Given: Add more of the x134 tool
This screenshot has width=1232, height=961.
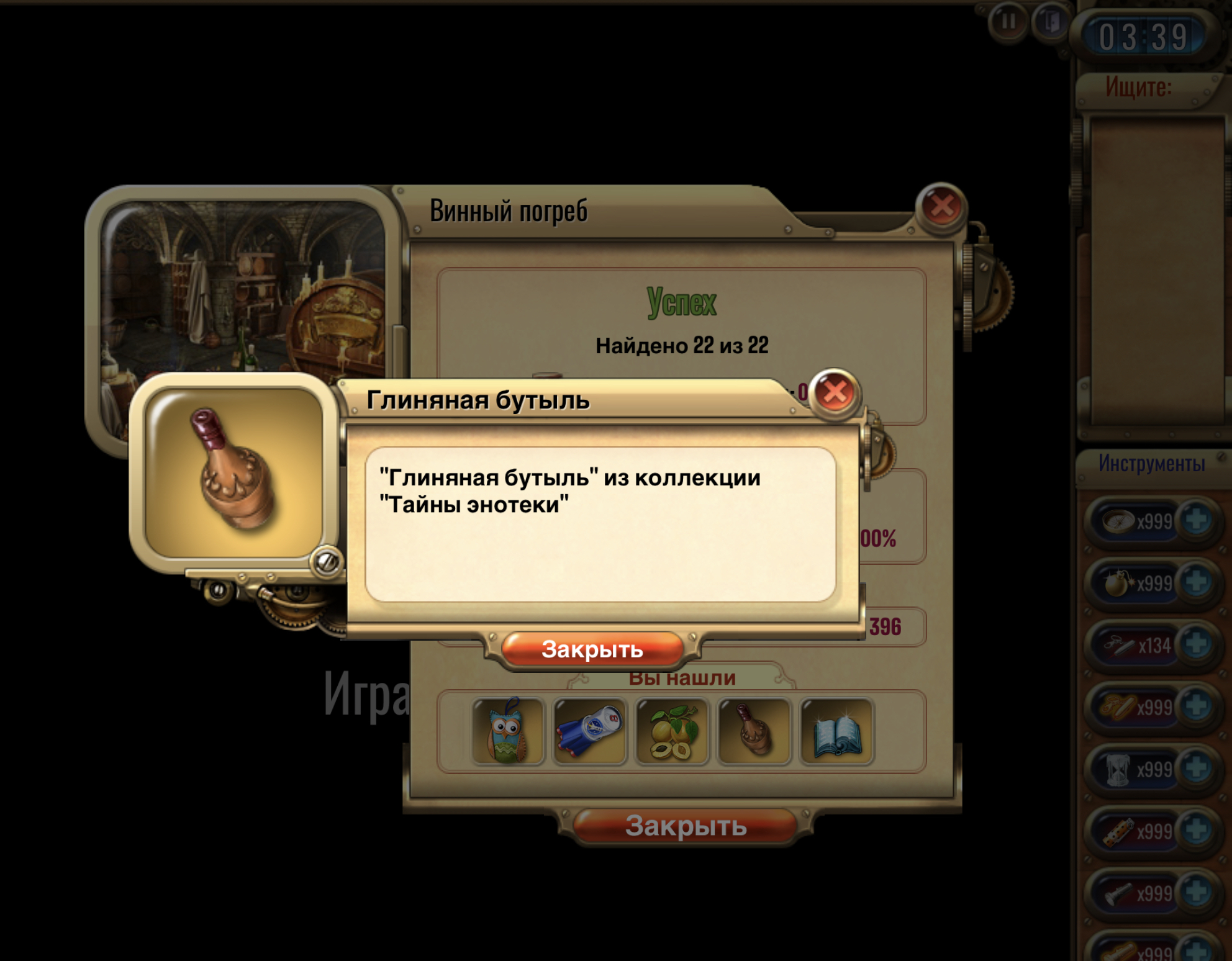Looking at the screenshot, I should [x=1196, y=644].
